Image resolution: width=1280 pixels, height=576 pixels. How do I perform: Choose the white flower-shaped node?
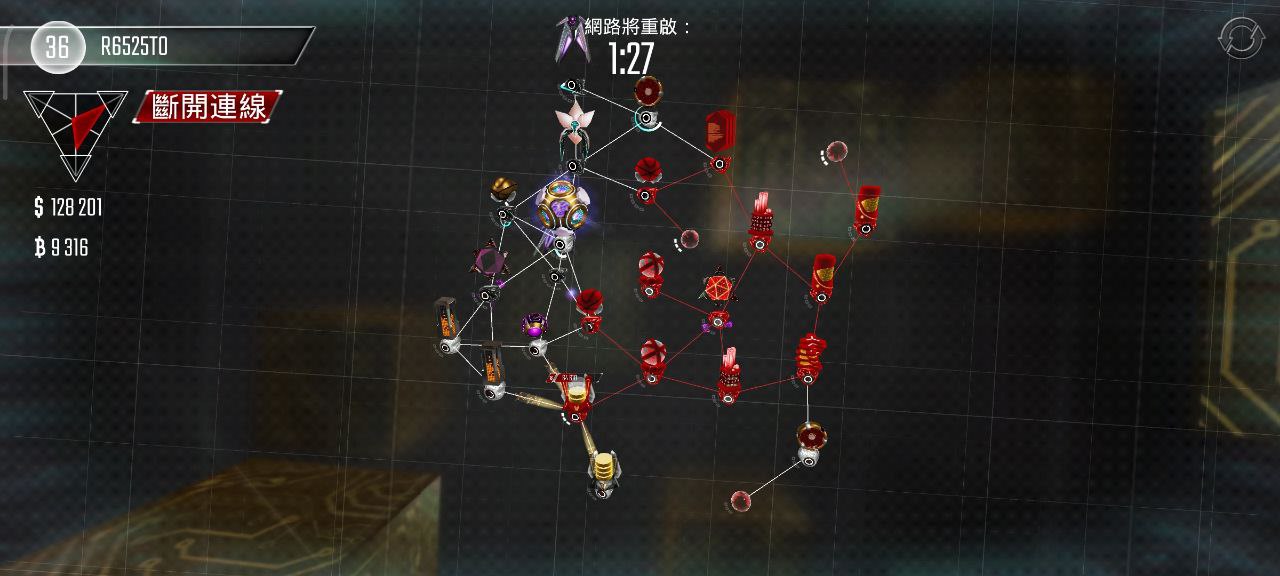click(x=575, y=124)
